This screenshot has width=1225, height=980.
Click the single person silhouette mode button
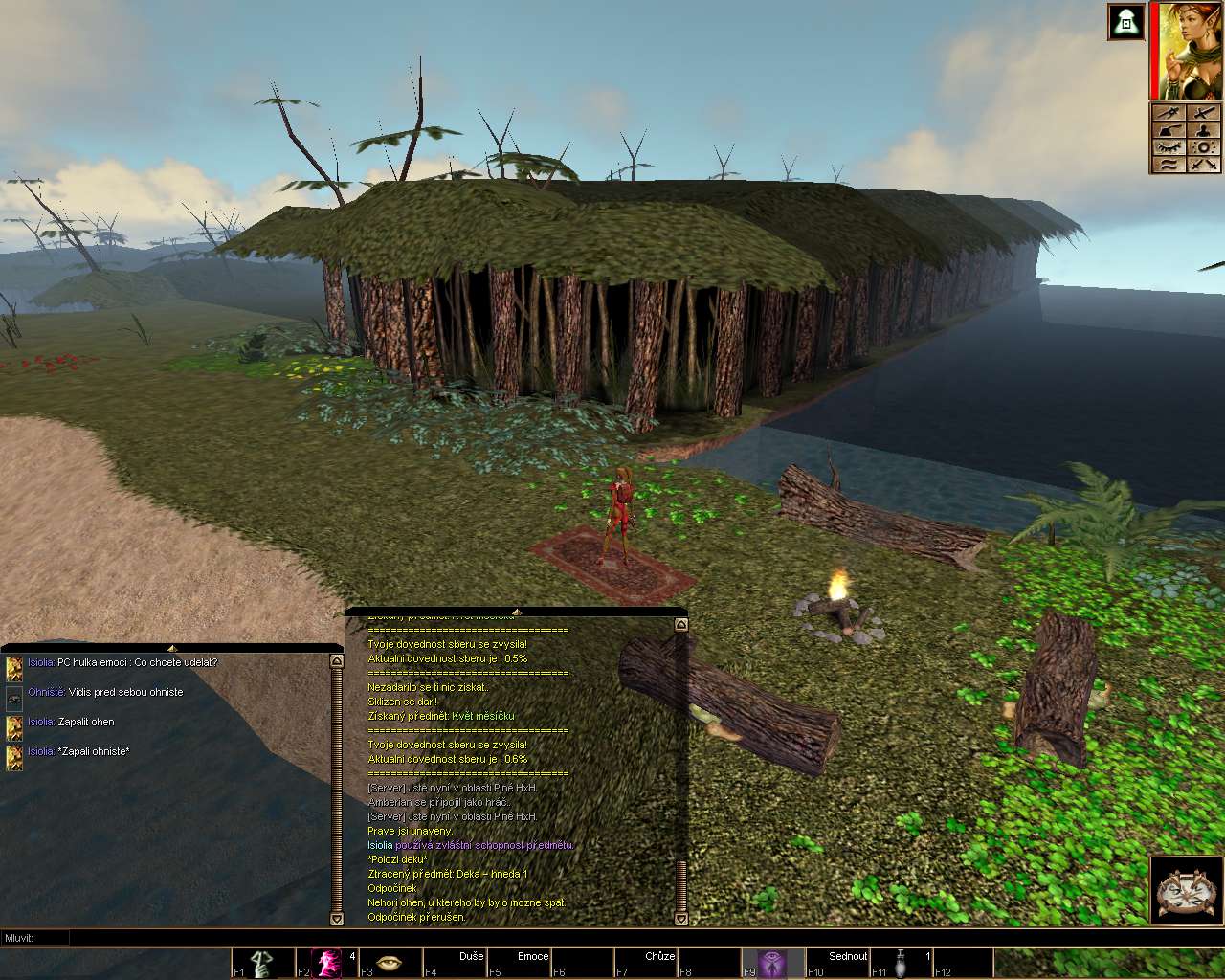pos(1205,130)
